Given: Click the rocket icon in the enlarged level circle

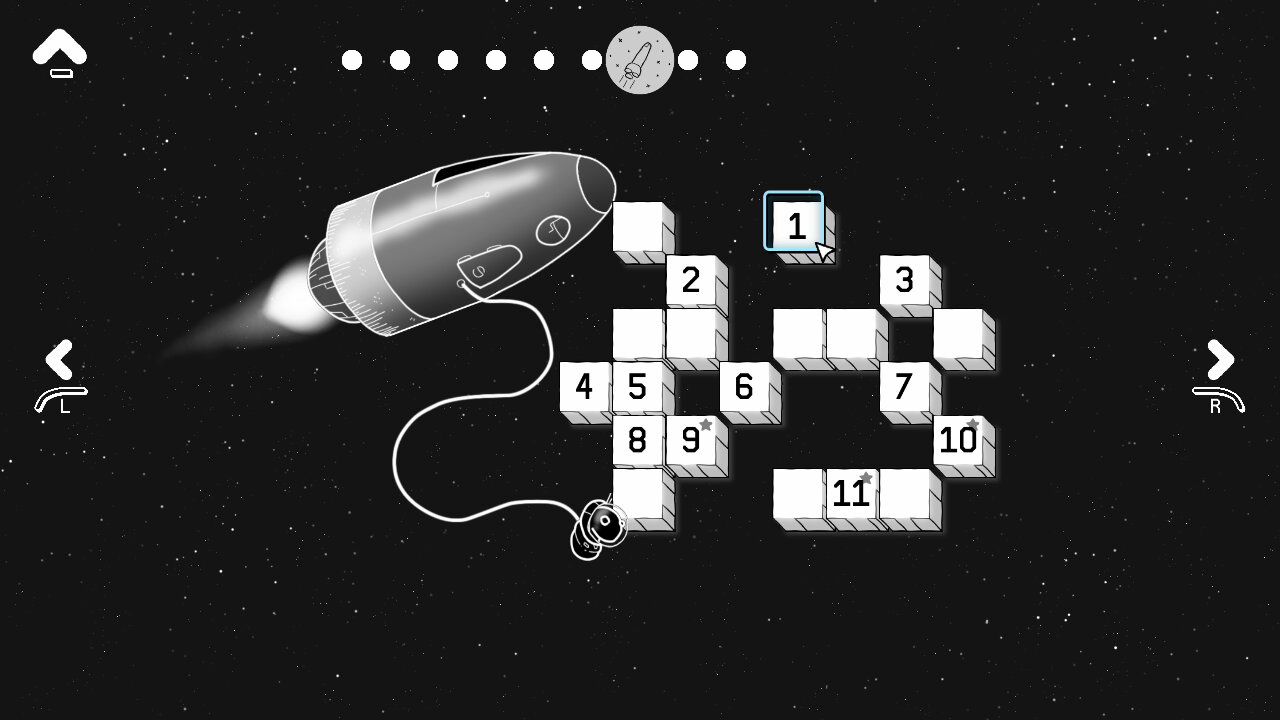Looking at the screenshot, I should click(x=638, y=58).
